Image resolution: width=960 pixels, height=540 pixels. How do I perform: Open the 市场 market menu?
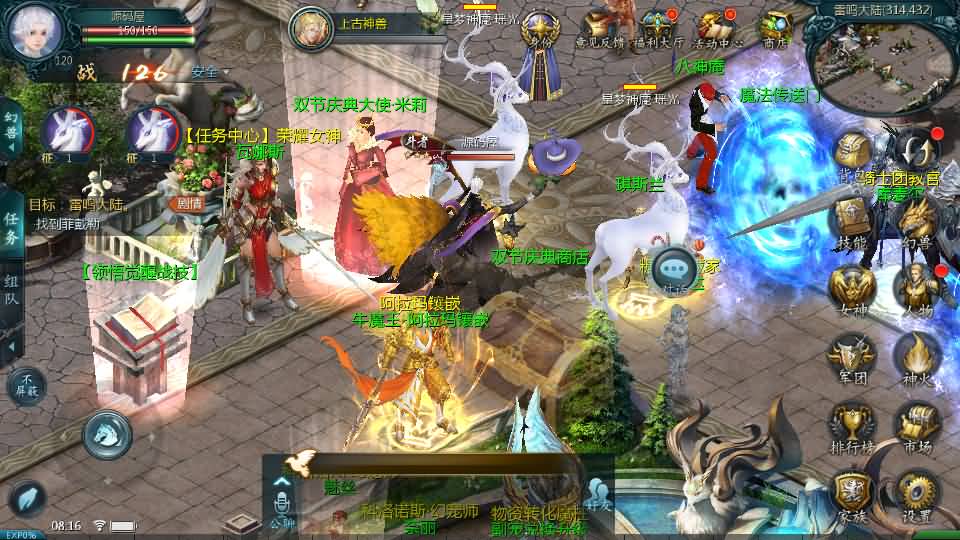[916, 426]
